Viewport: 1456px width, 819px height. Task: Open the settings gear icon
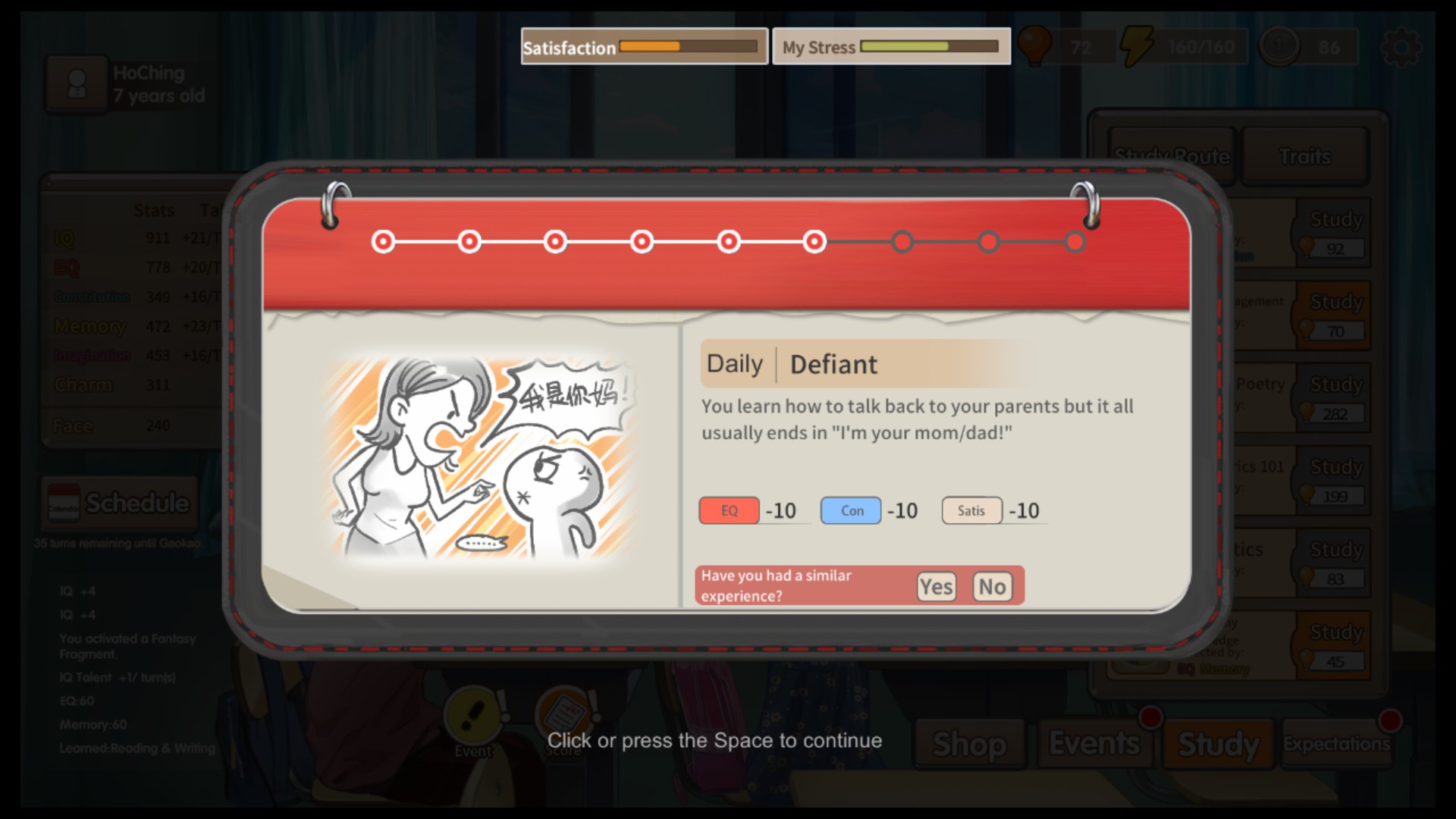click(1402, 46)
